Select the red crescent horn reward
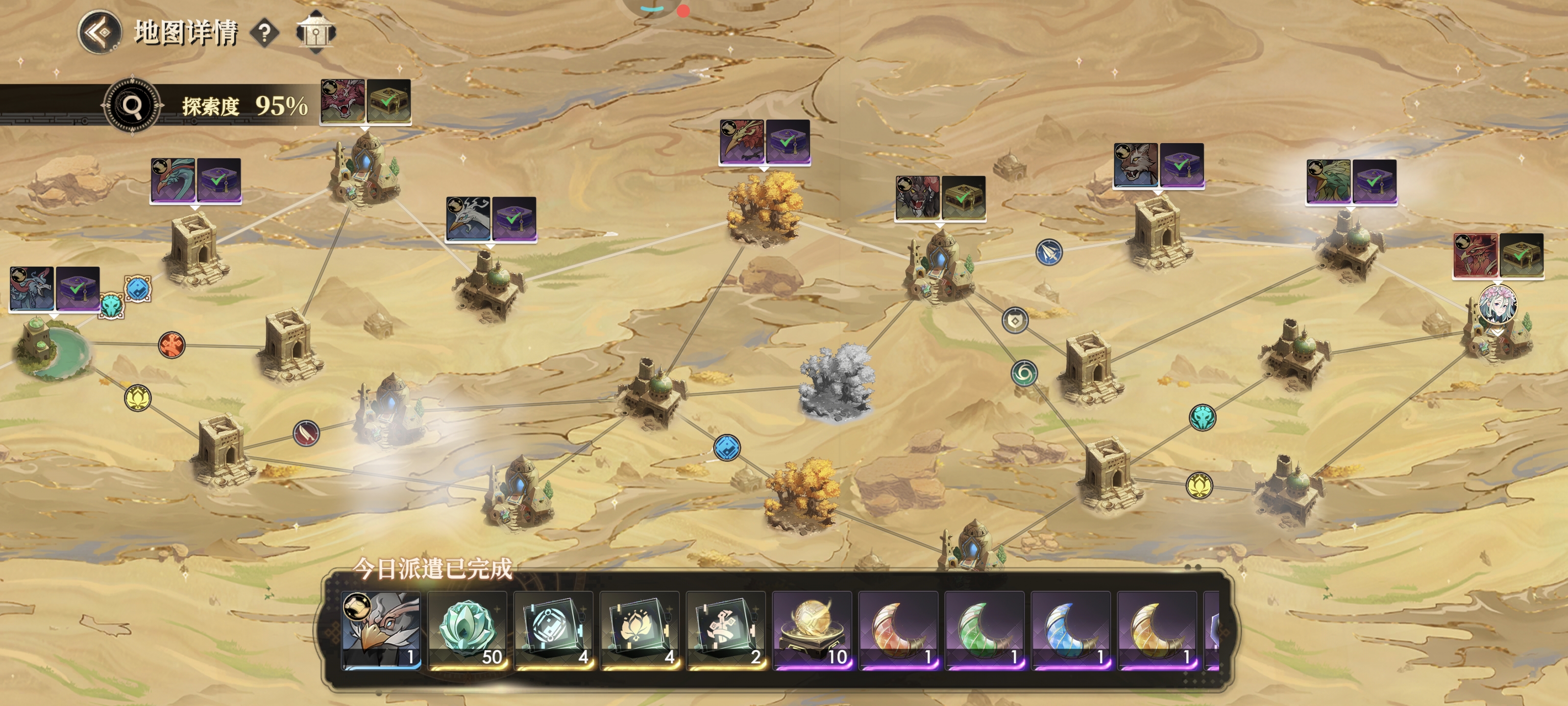The height and width of the screenshot is (706, 1568). point(899,631)
